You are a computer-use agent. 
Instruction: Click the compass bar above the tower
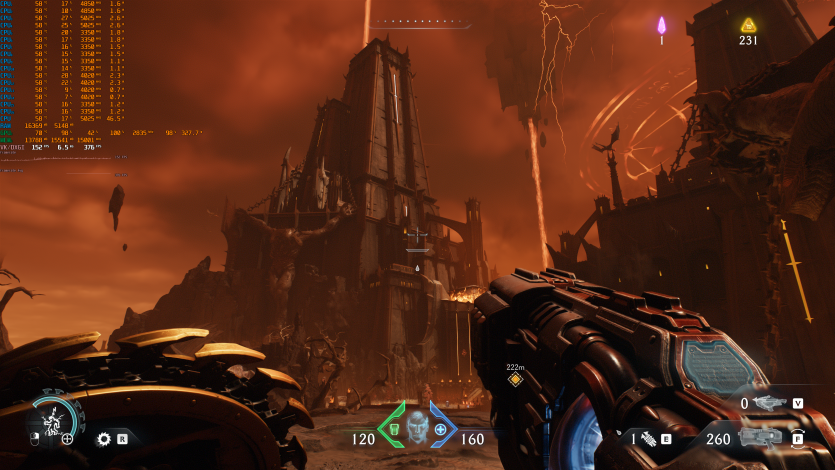[417, 21]
